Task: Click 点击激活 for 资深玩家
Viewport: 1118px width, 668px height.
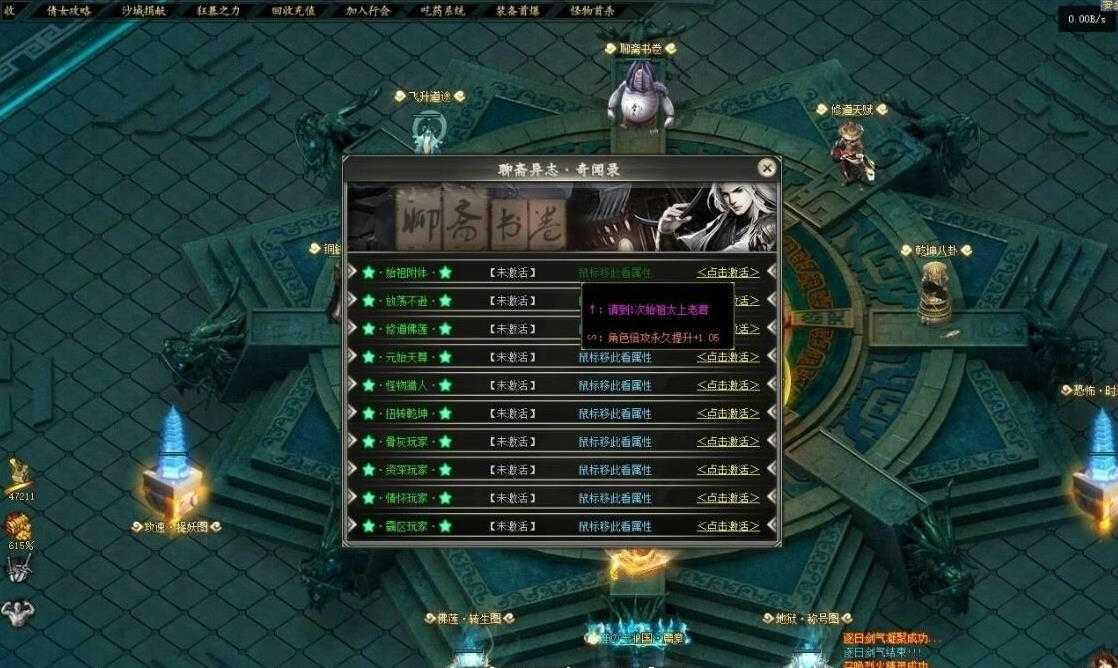Action: pyautogui.click(x=727, y=469)
